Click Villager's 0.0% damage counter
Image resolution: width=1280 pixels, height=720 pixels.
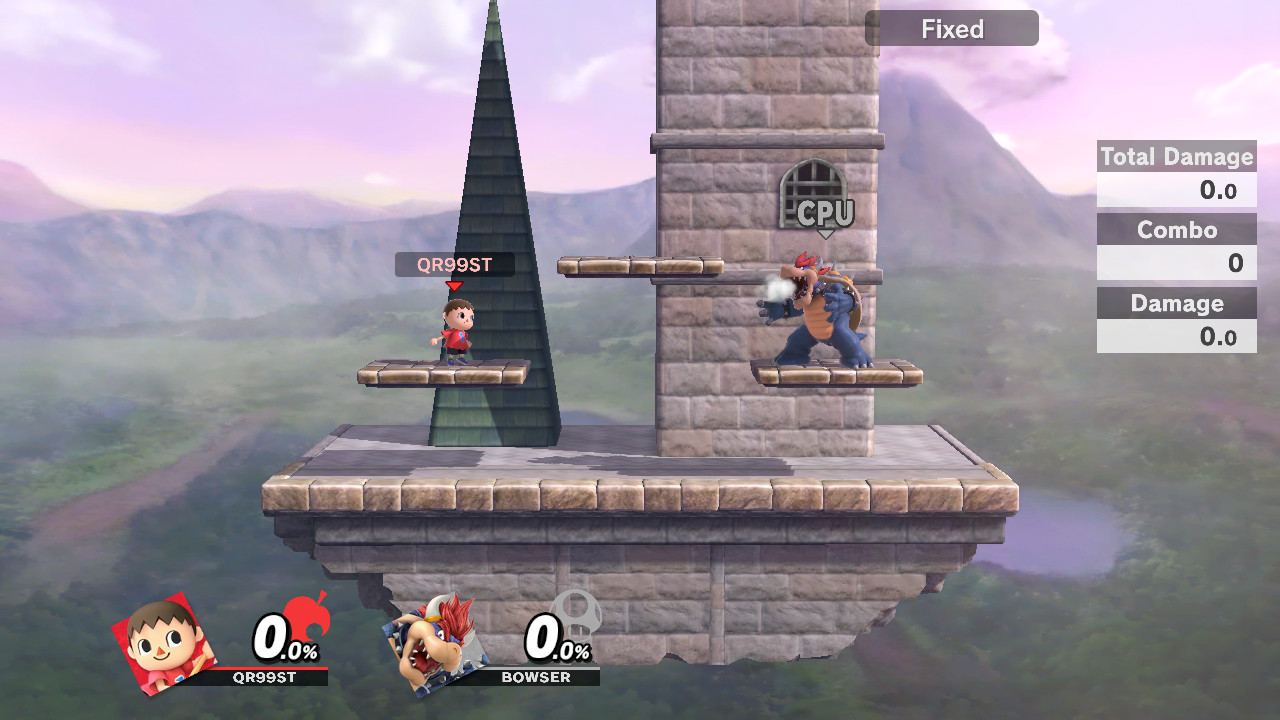pos(283,640)
